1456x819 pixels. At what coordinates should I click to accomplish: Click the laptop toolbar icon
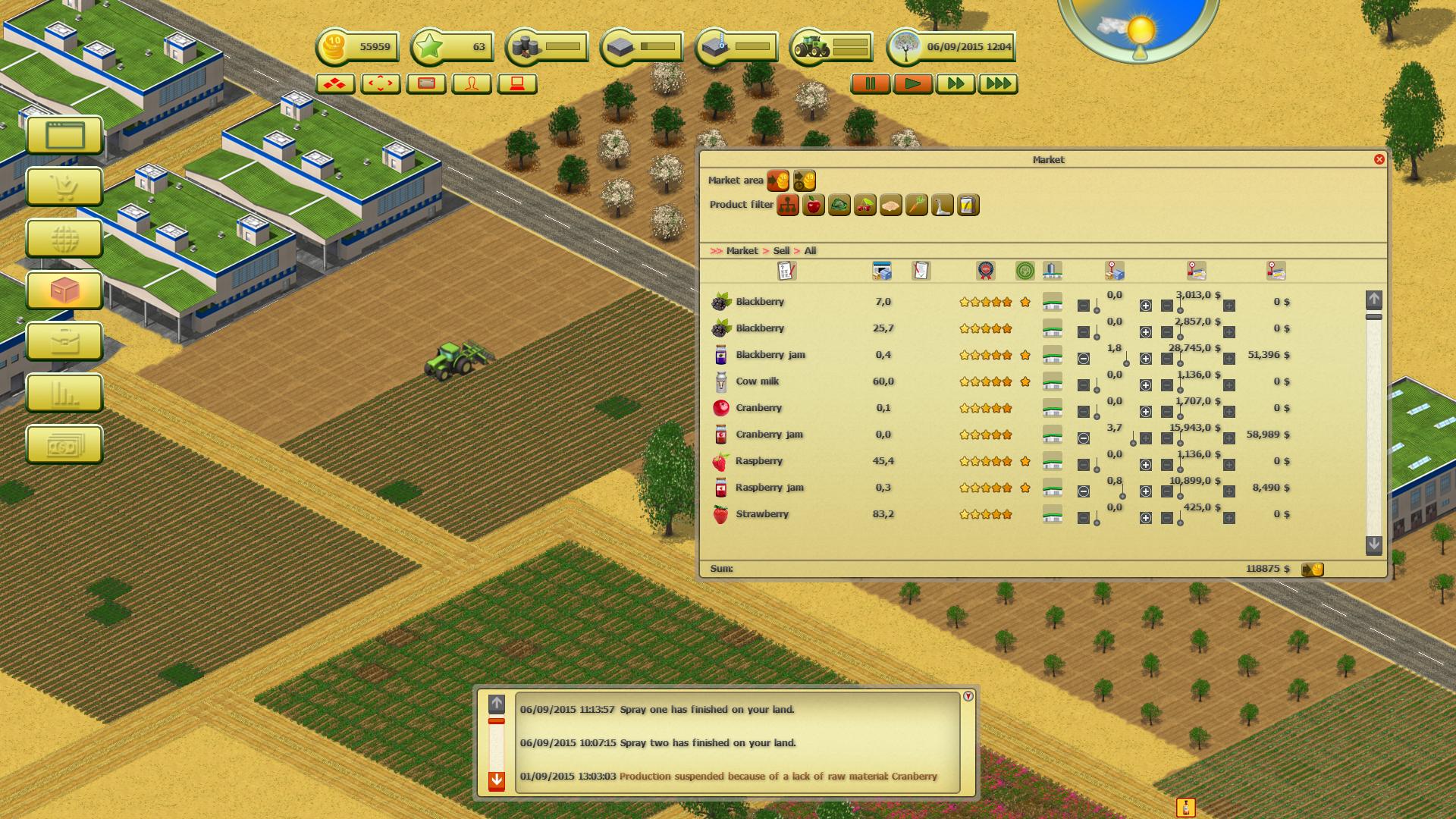[x=516, y=84]
